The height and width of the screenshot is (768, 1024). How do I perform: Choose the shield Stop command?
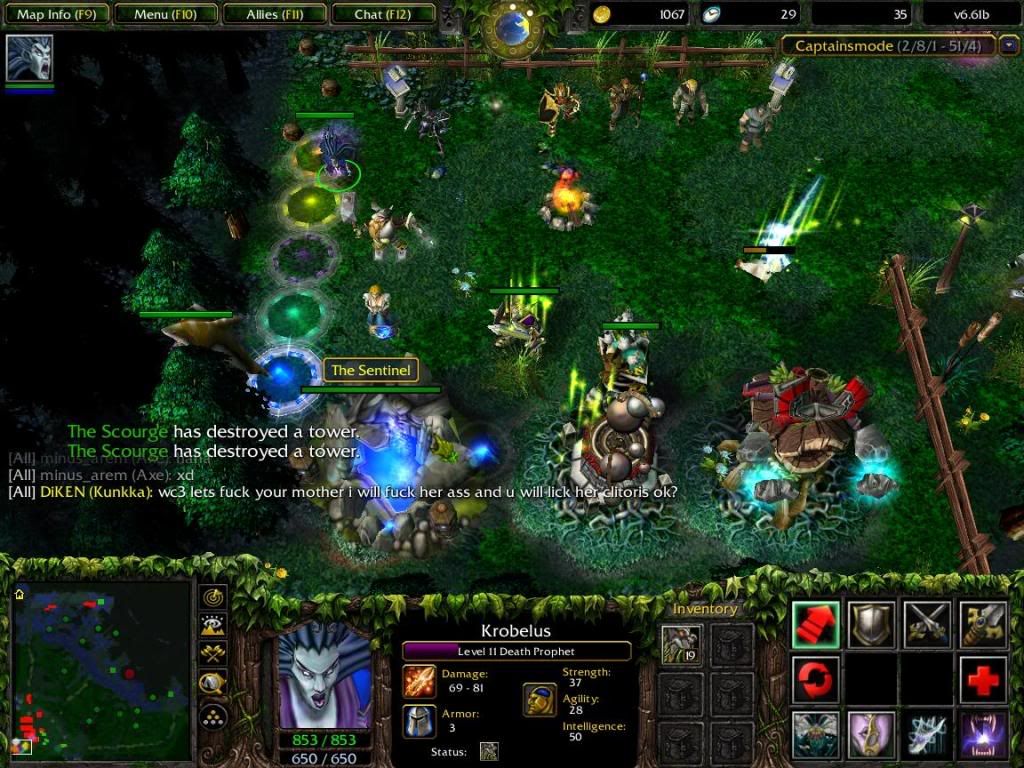tap(872, 625)
